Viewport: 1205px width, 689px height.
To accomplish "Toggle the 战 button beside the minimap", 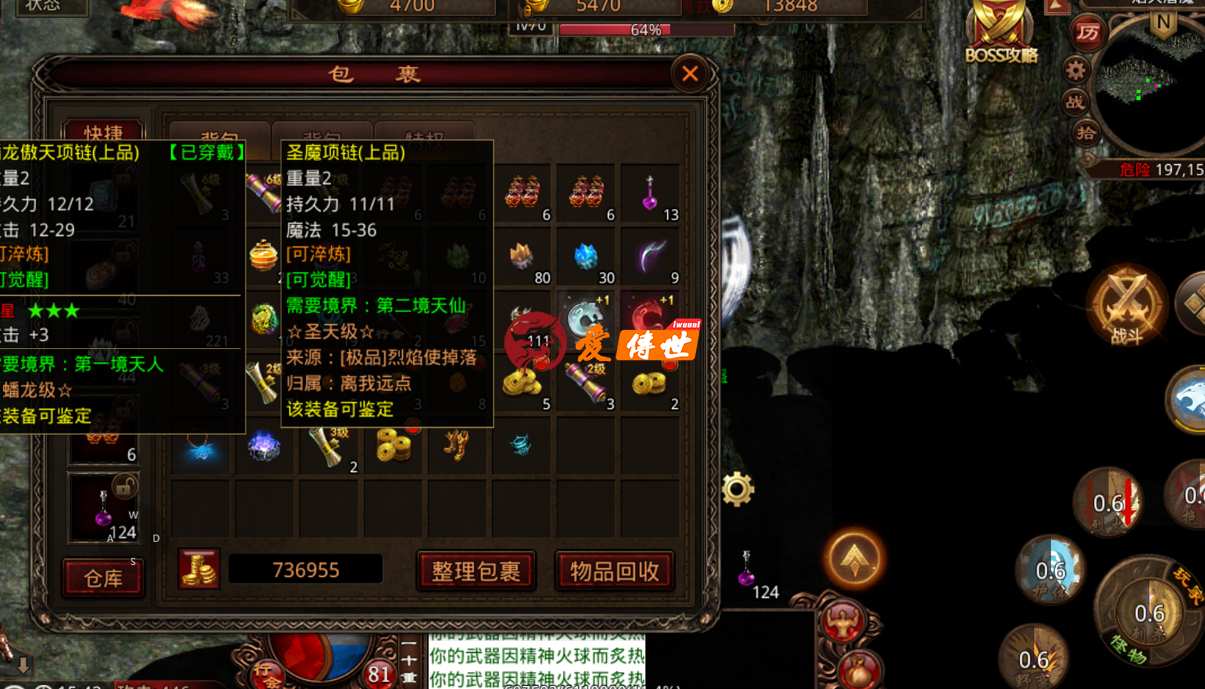I will (1075, 101).
